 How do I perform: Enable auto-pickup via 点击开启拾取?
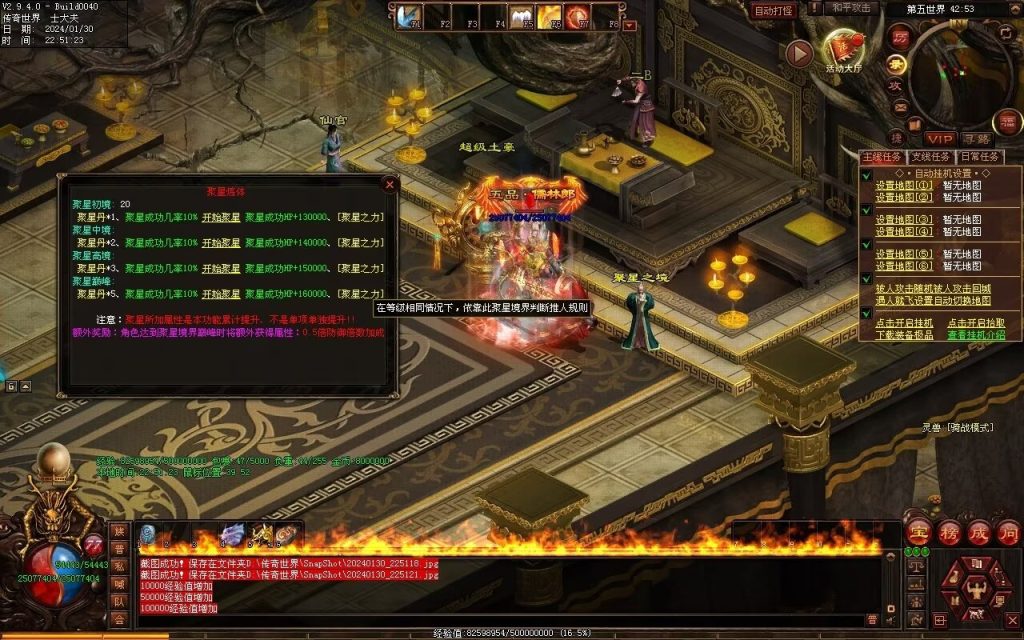pyautogui.click(x=977, y=323)
